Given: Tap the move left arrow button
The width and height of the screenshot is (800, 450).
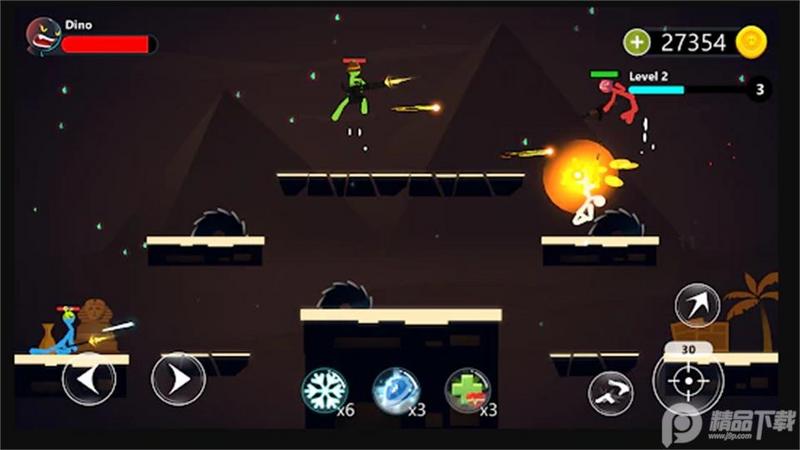Looking at the screenshot, I should tap(89, 378).
